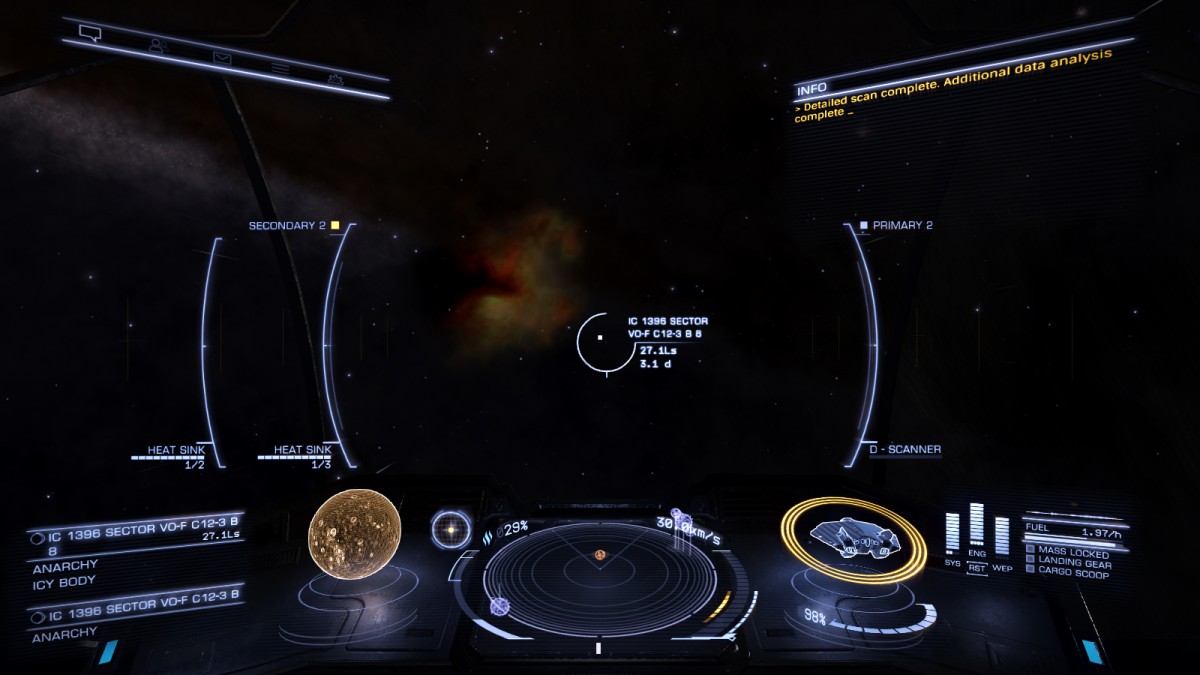Click the ship hologram with shield rings

pyautogui.click(x=854, y=538)
